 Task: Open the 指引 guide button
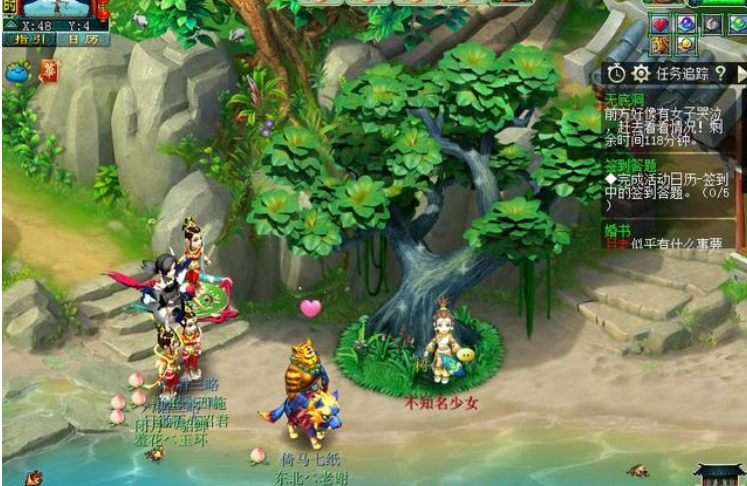[30, 39]
